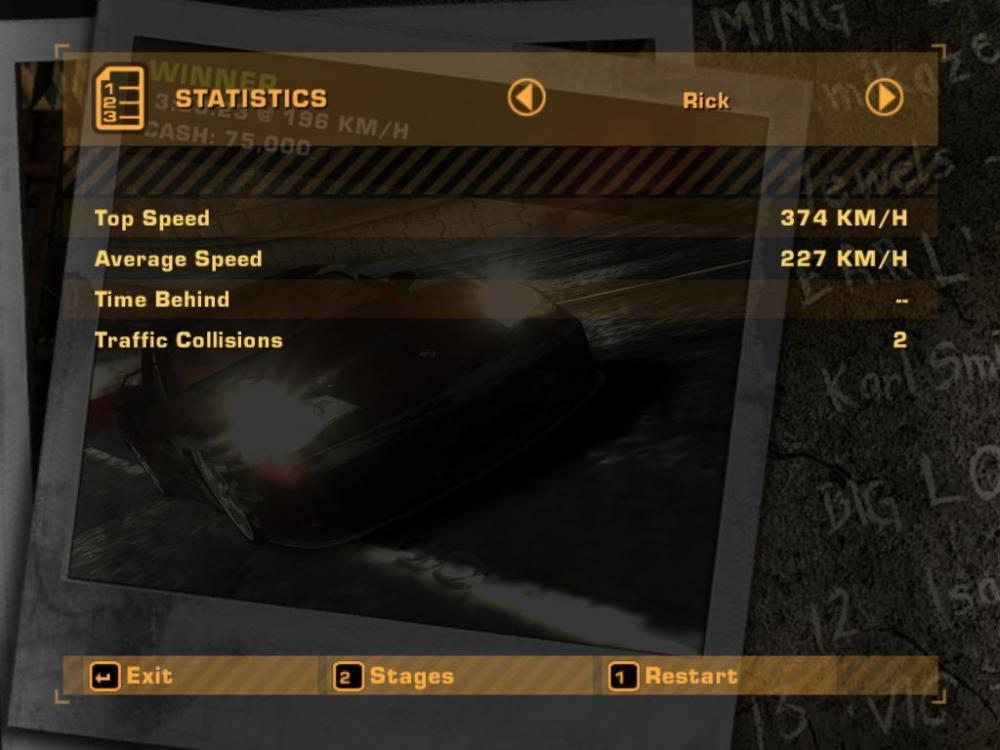Exit the statistics screen
1000x750 pixels.
click(x=132, y=677)
